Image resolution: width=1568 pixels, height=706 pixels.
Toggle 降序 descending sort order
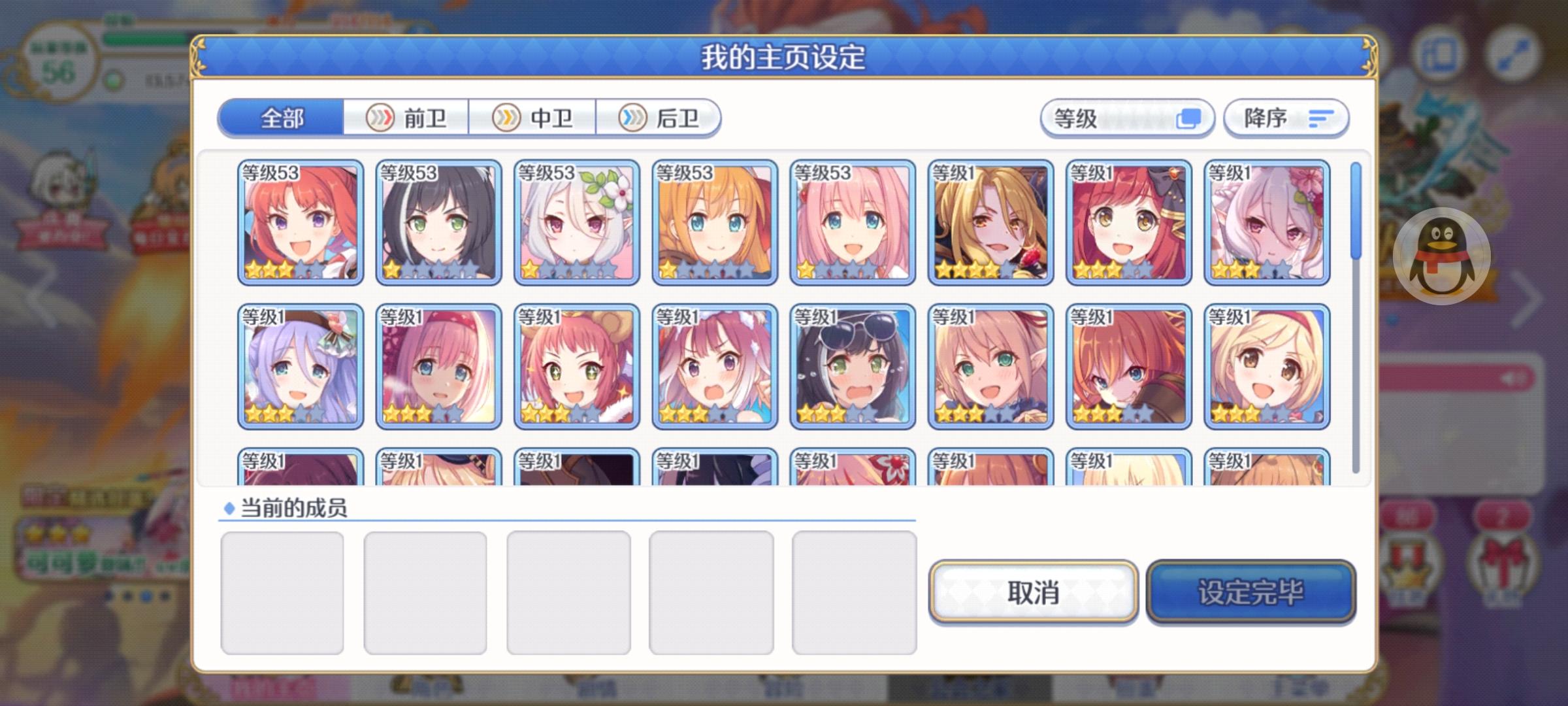(x=1284, y=118)
